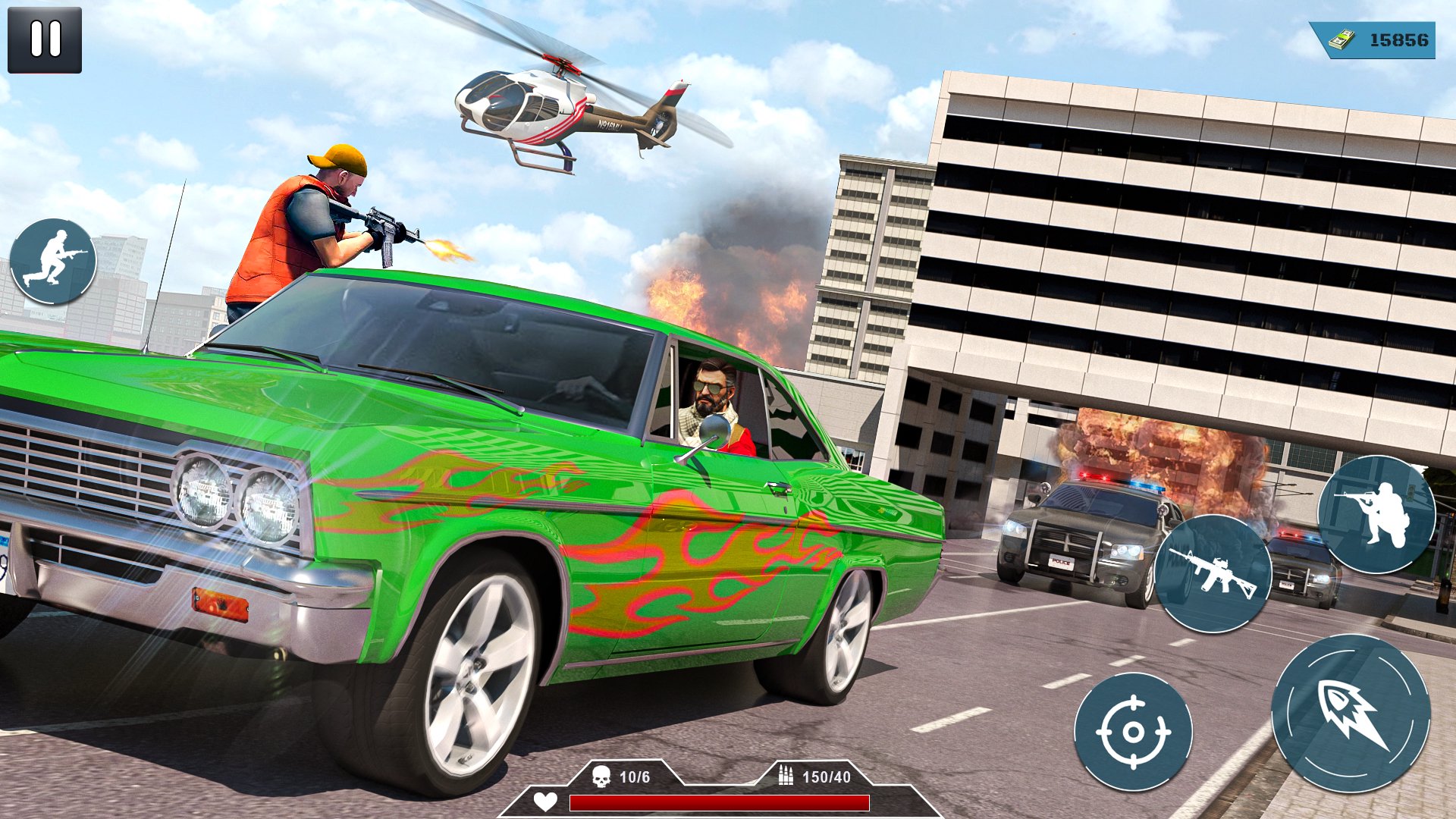Tap the bullet ammo icon near 150/40

coord(785,777)
